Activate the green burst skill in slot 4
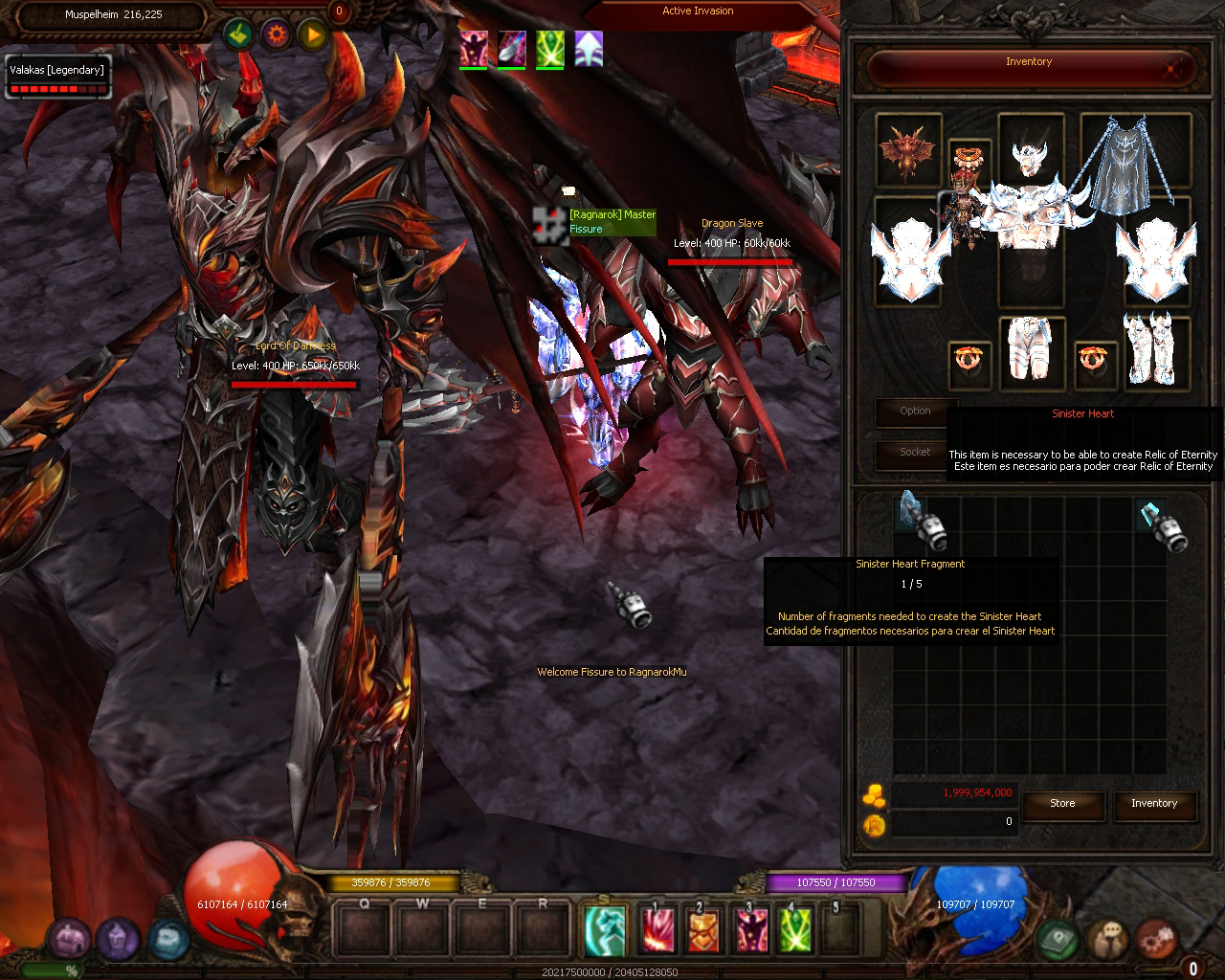The image size is (1225, 980). tap(794, 929)
